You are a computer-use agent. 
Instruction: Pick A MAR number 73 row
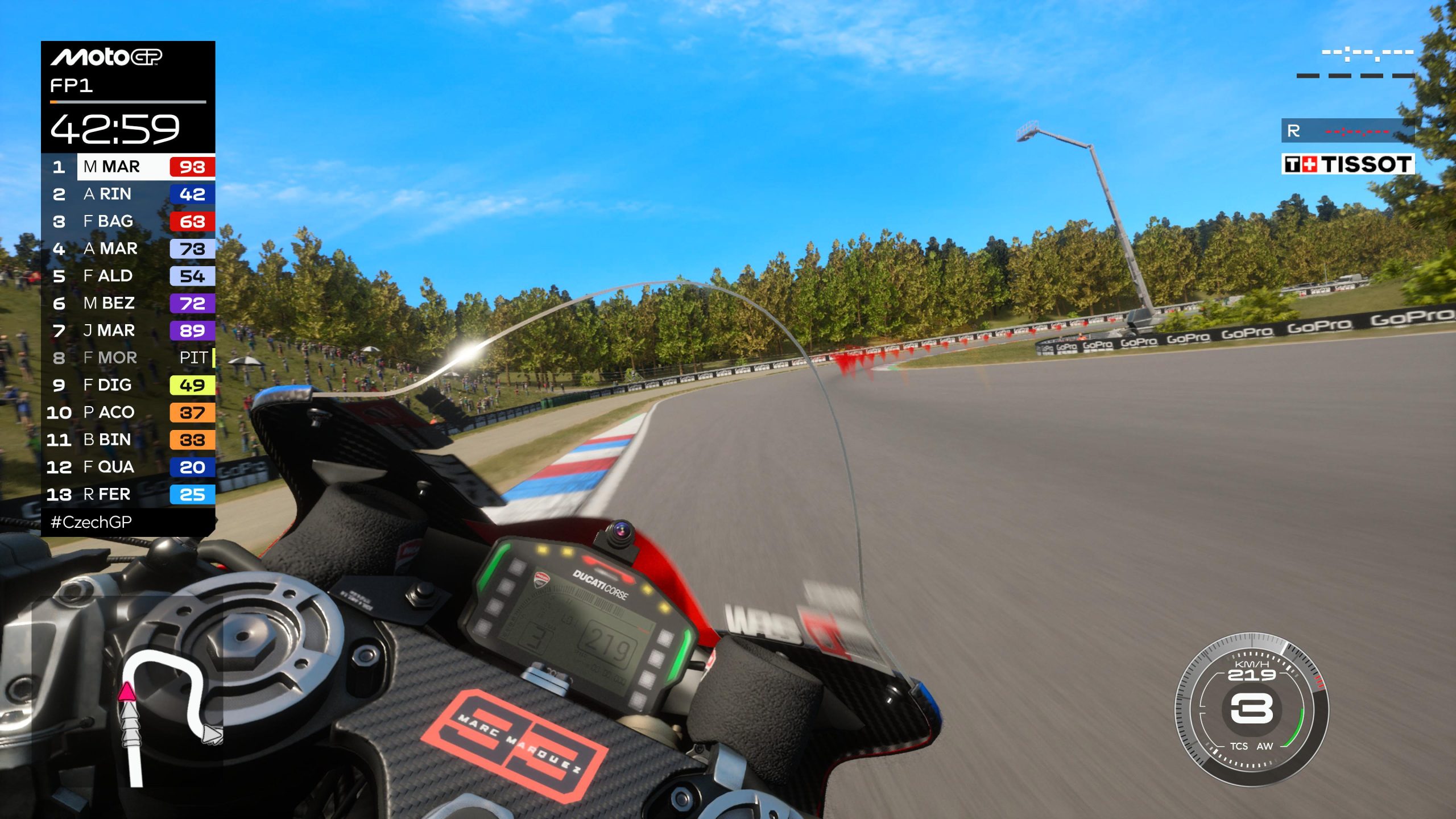(x=129, y=249)
